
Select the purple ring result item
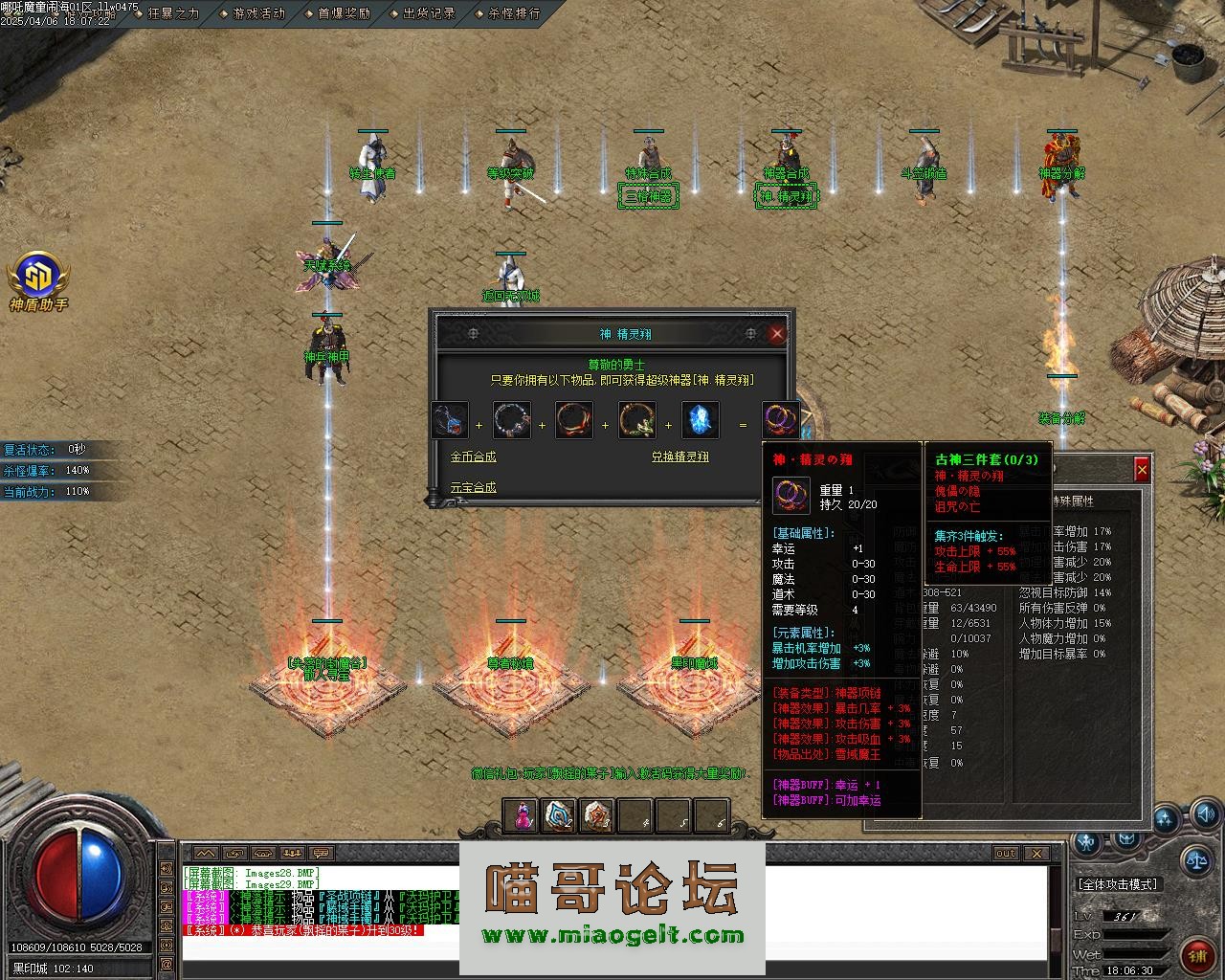pos(780,420)
